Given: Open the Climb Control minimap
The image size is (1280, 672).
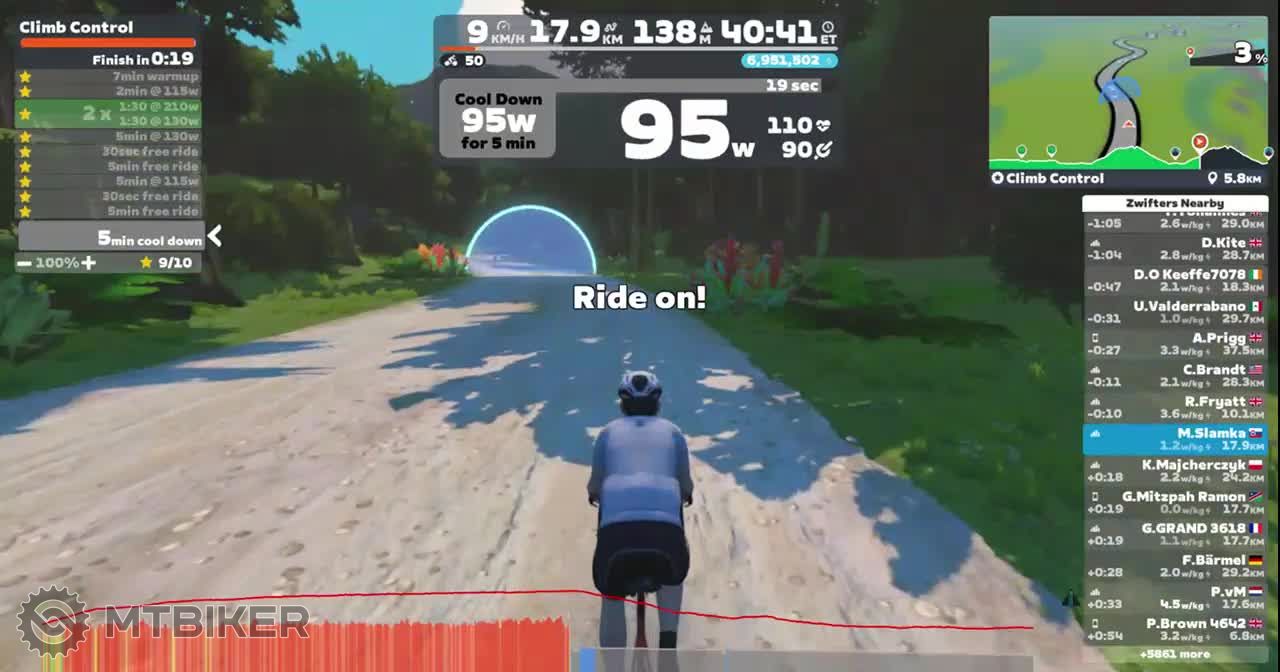Looking at the screenshot, I should pos(1127,93).
